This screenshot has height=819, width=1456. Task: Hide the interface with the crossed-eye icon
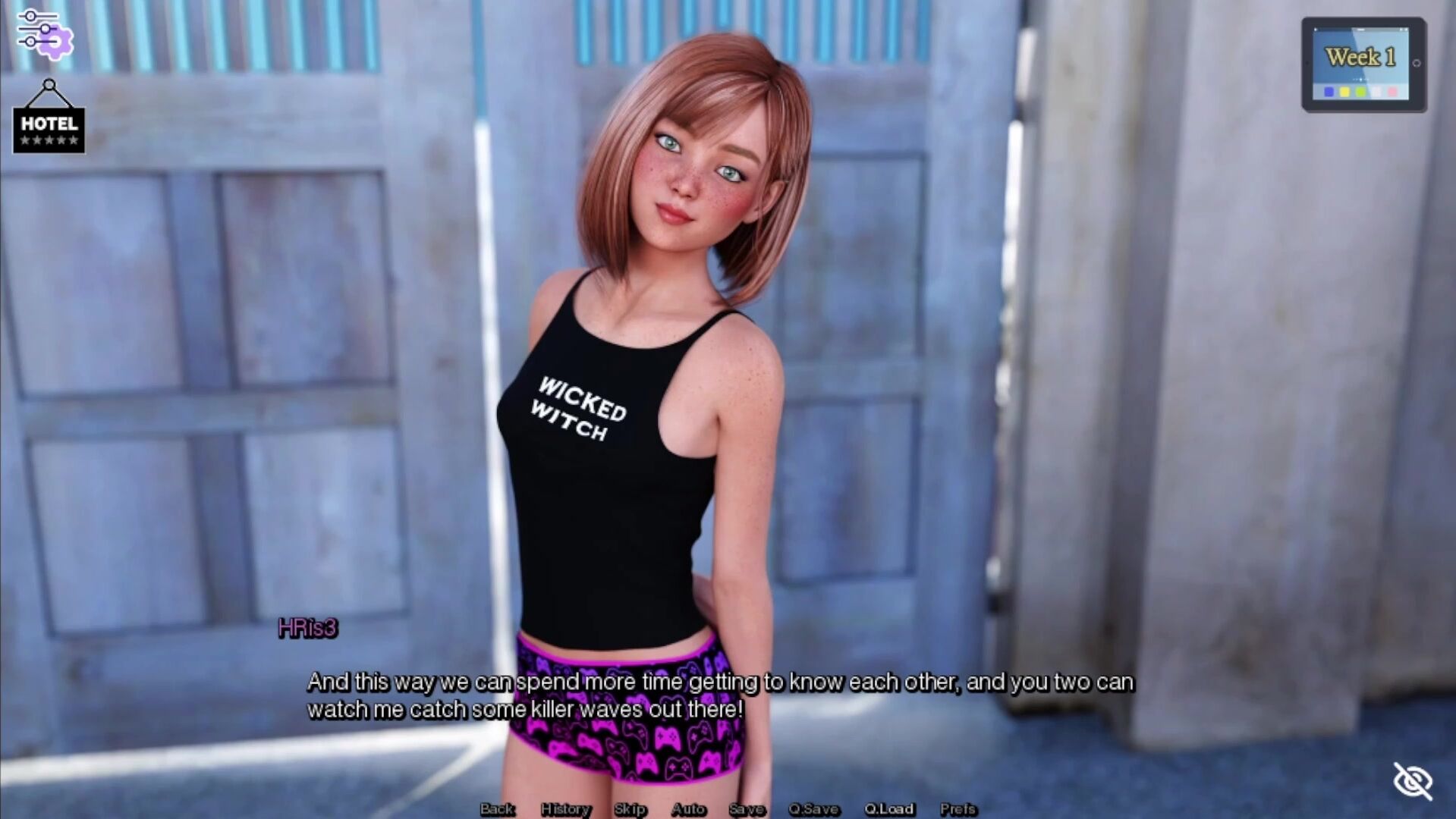click(1412, 780)
